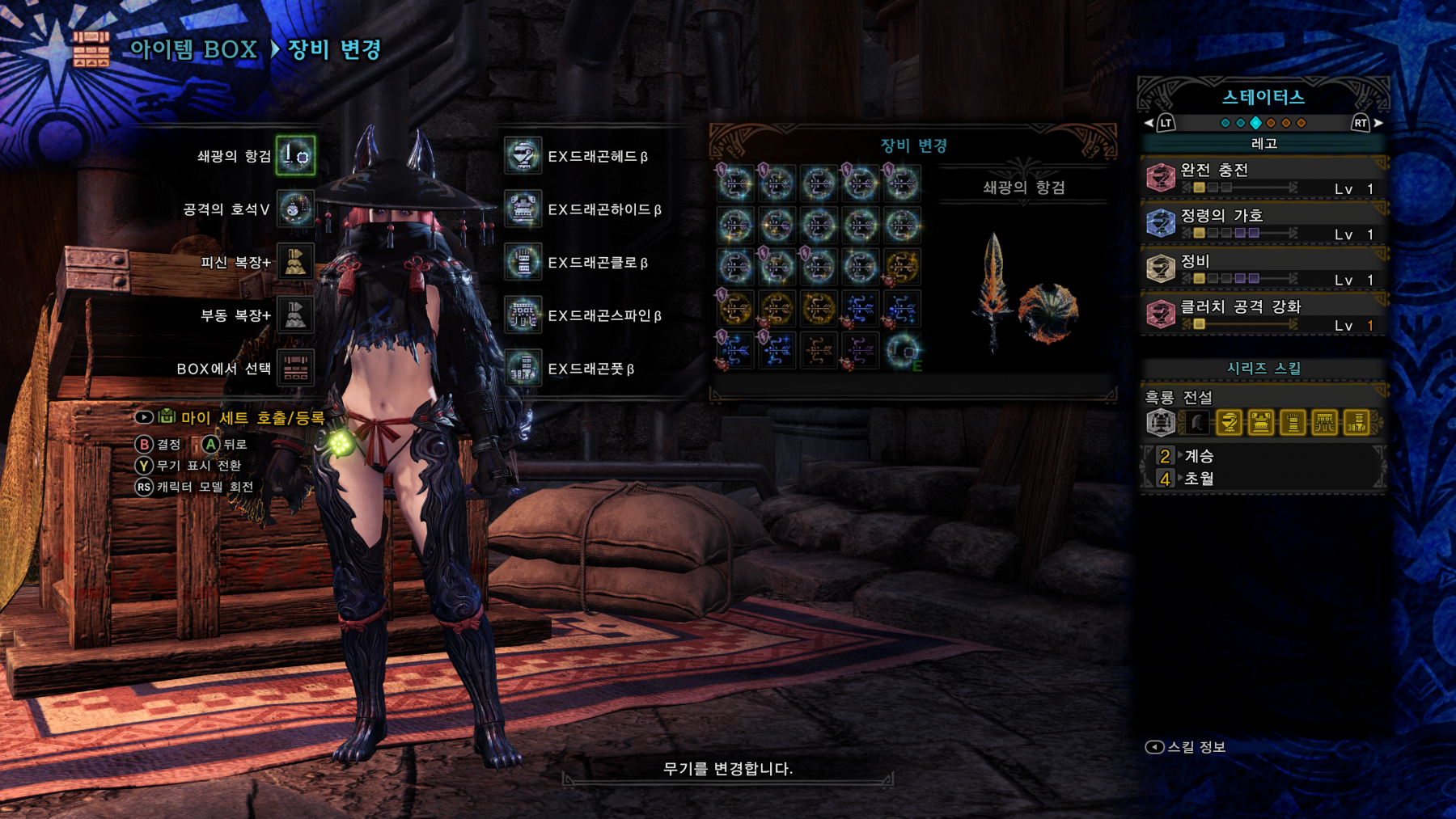Click the status panel right arrow
This screenshot has width=1456, height=819.
click(x=1378, y=123)
